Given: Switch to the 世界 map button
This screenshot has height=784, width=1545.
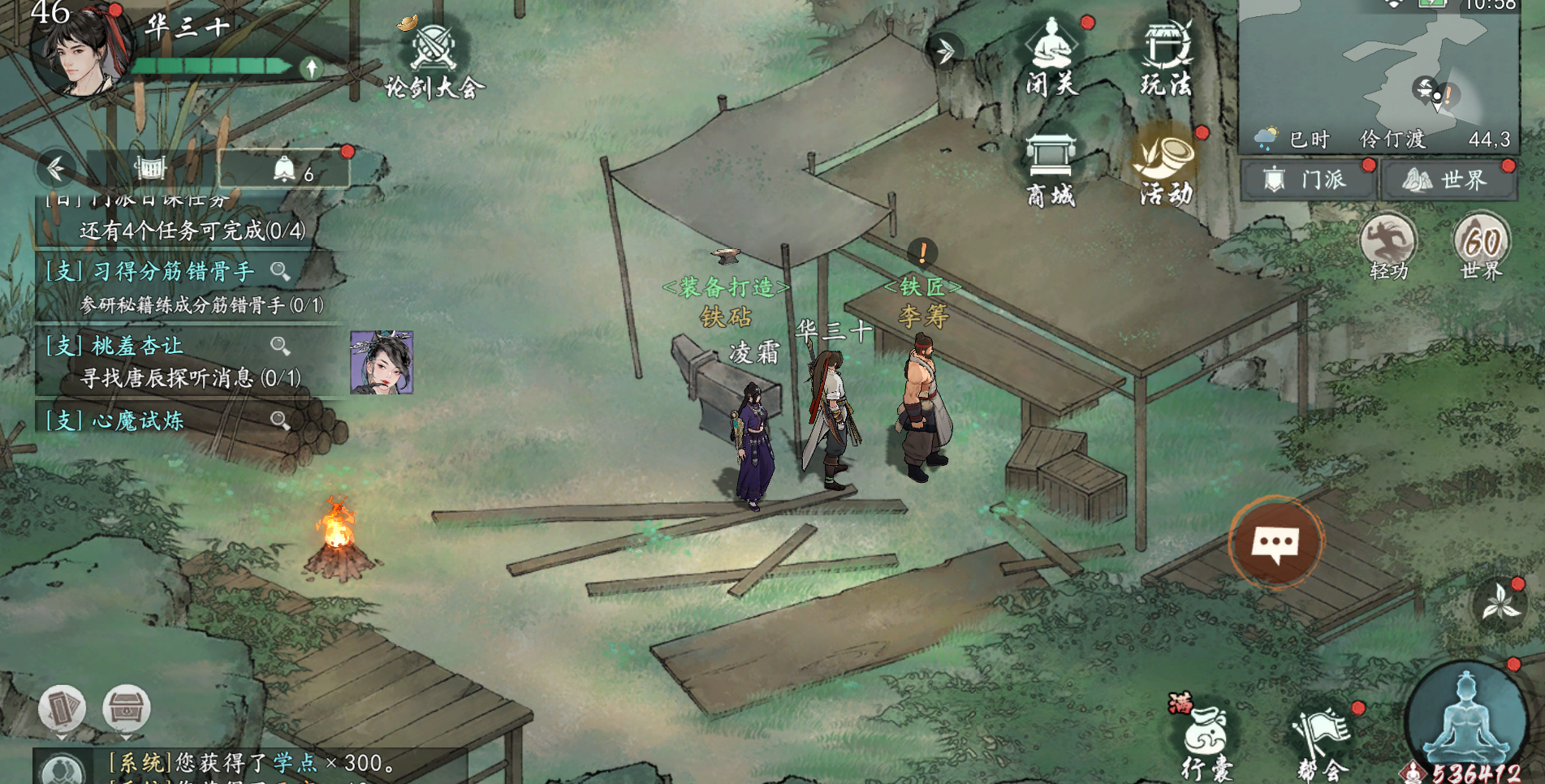Looking at the screenshot, I should (1448, 179).
